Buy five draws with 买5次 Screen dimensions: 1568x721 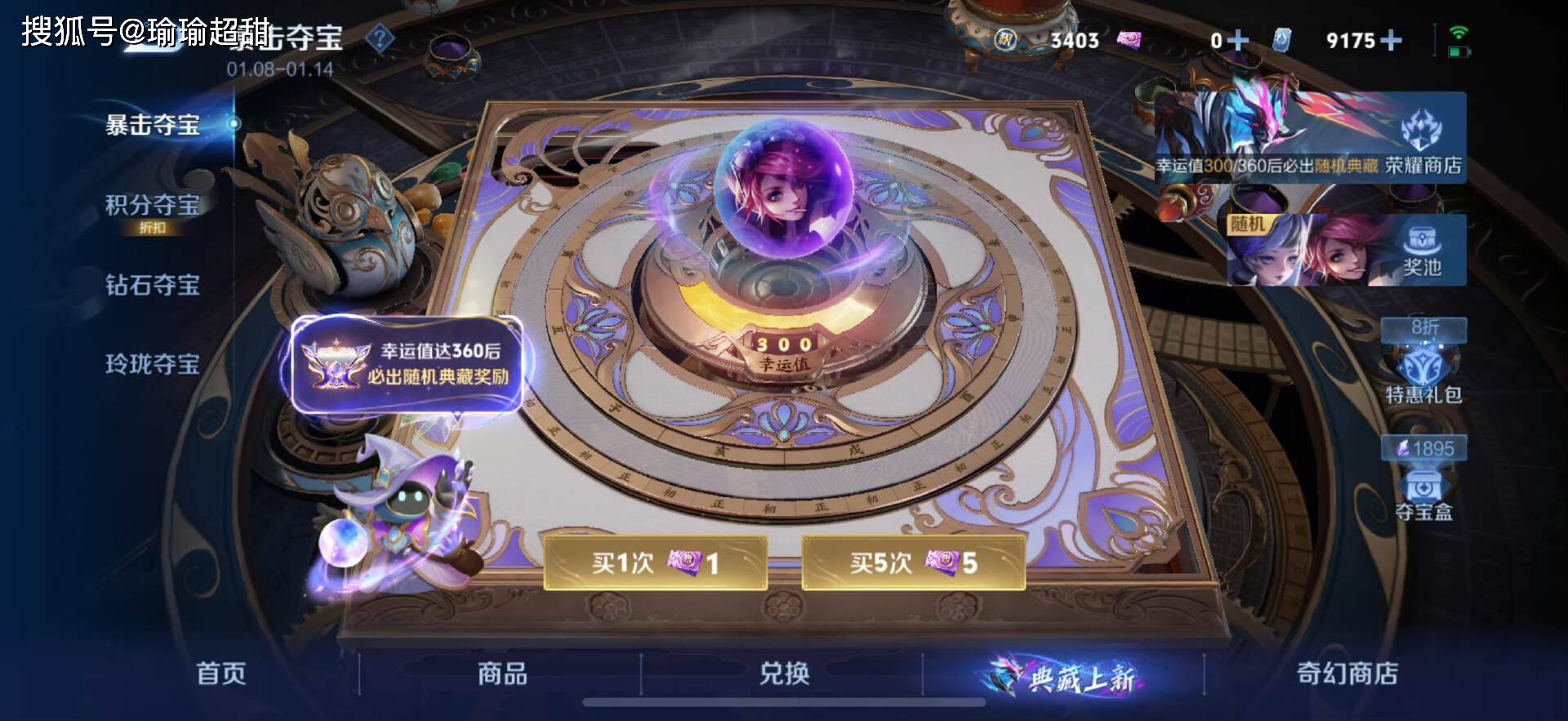[913, 563]
